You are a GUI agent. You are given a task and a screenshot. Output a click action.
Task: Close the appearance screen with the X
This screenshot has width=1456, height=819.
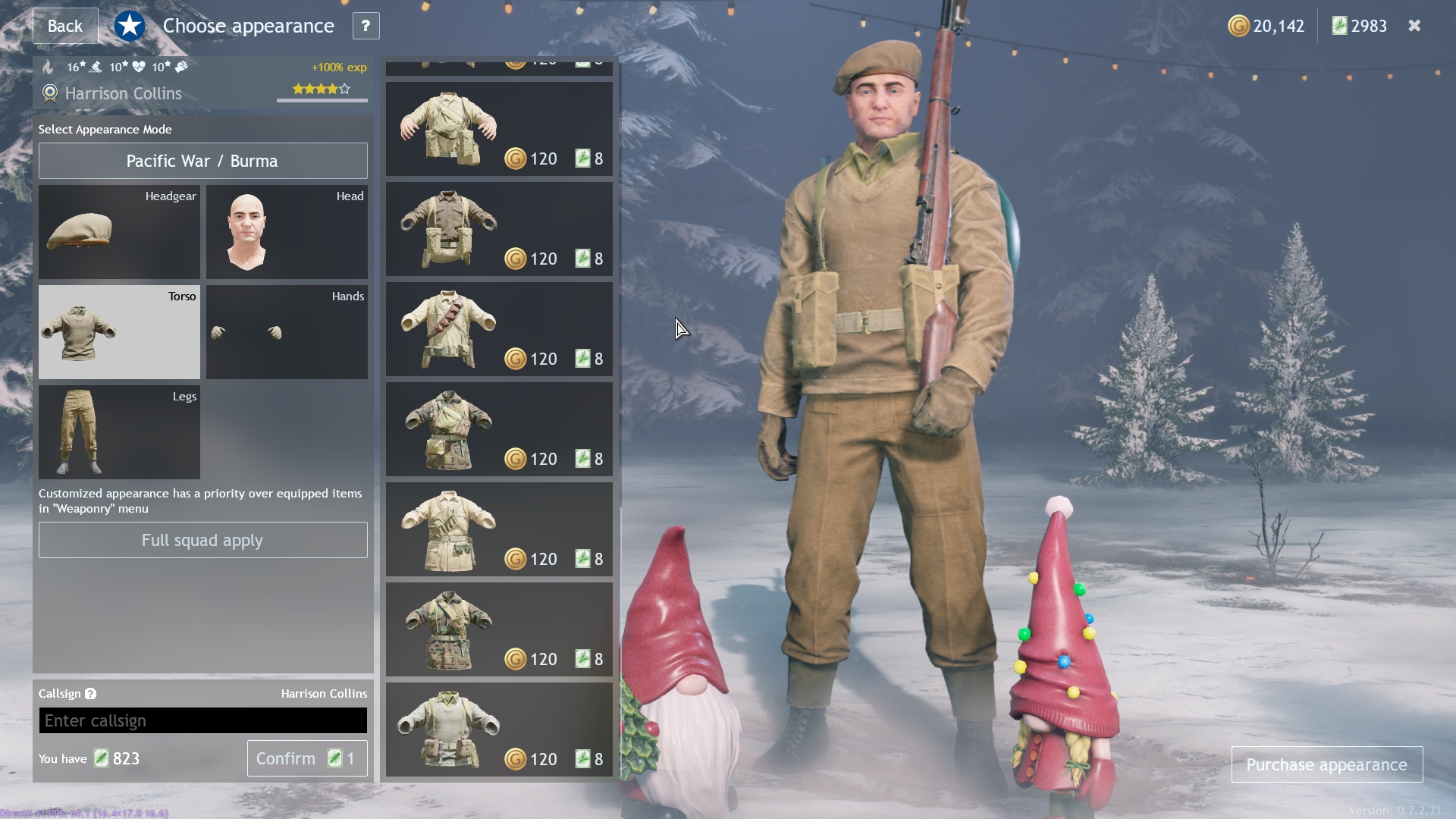pos(1414,26)
